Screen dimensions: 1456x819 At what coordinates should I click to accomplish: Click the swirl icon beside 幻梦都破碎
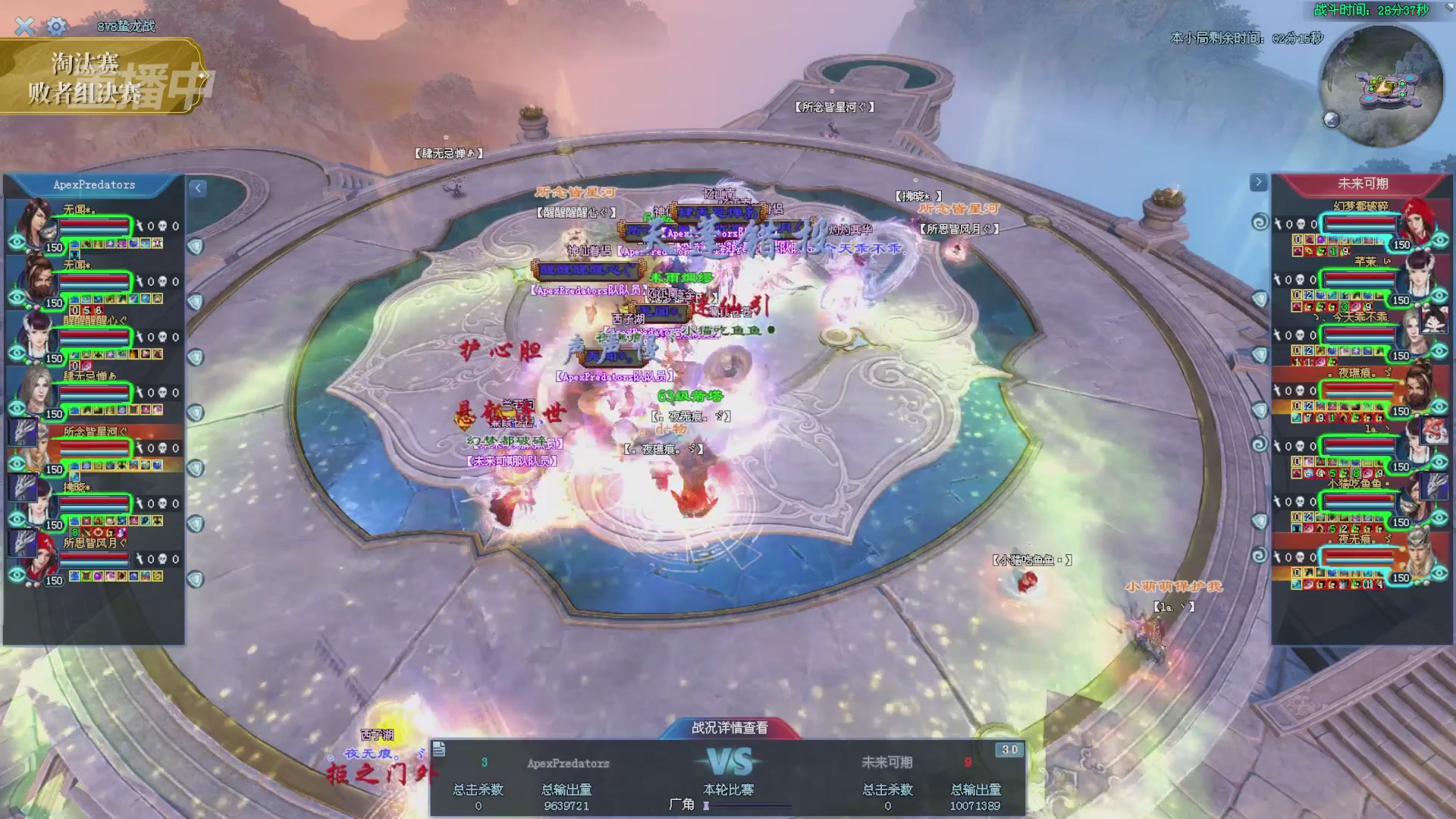pyautogui.click(x=1260, y=222)
